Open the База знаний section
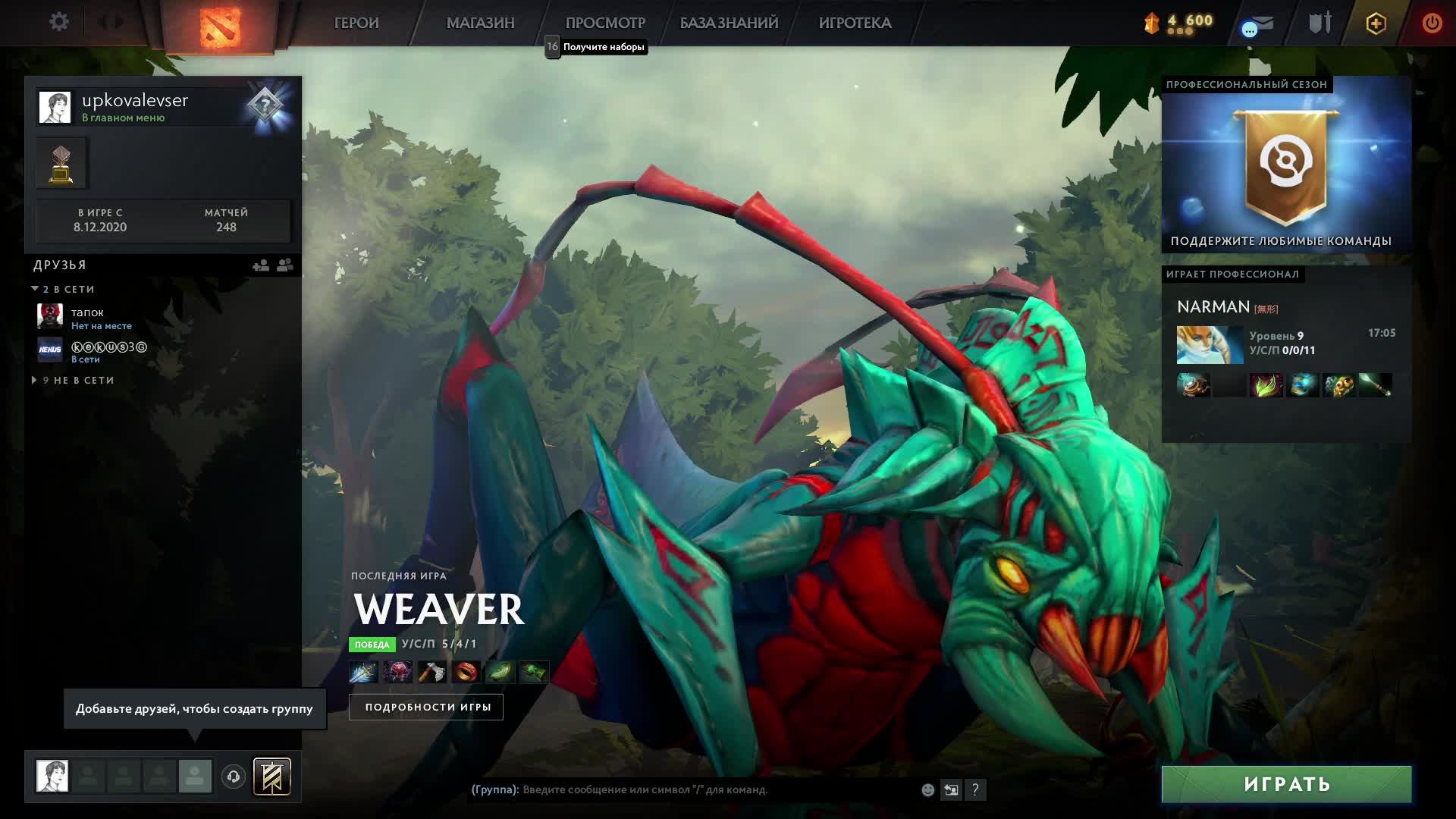 click(729, 23)
